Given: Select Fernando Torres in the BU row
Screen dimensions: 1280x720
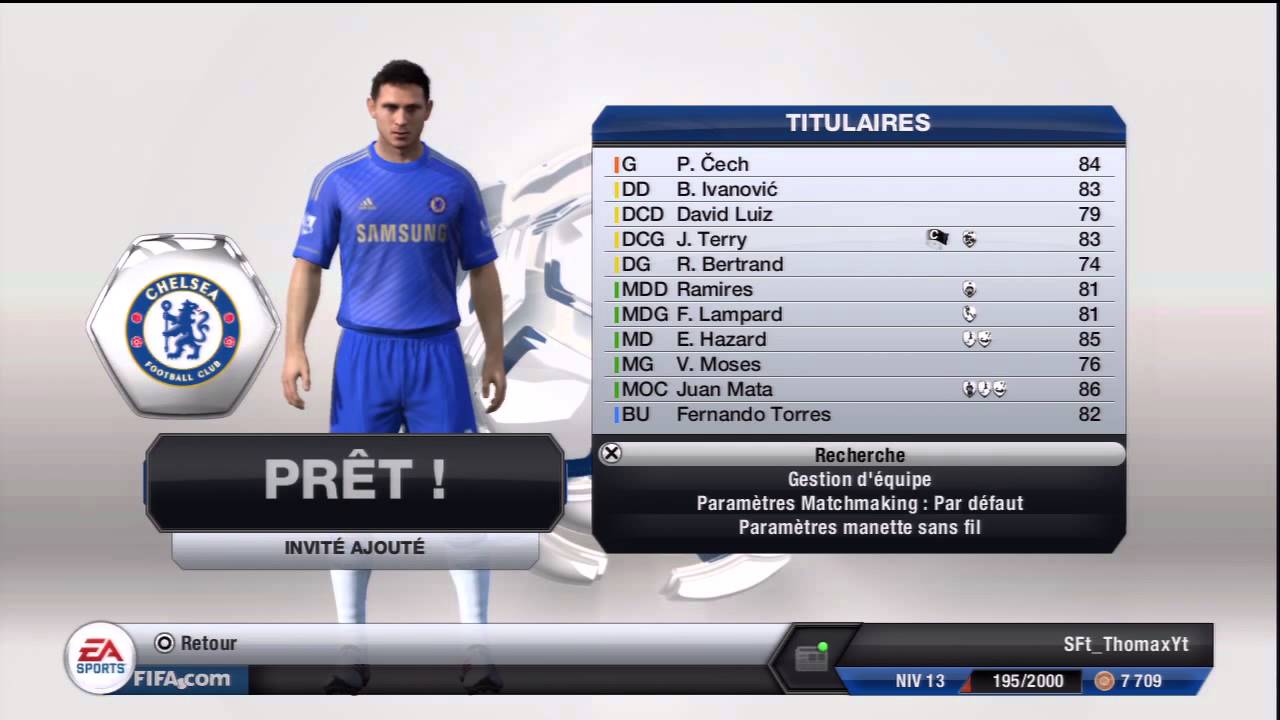Looking at the screenshot, I should (755, 414).
